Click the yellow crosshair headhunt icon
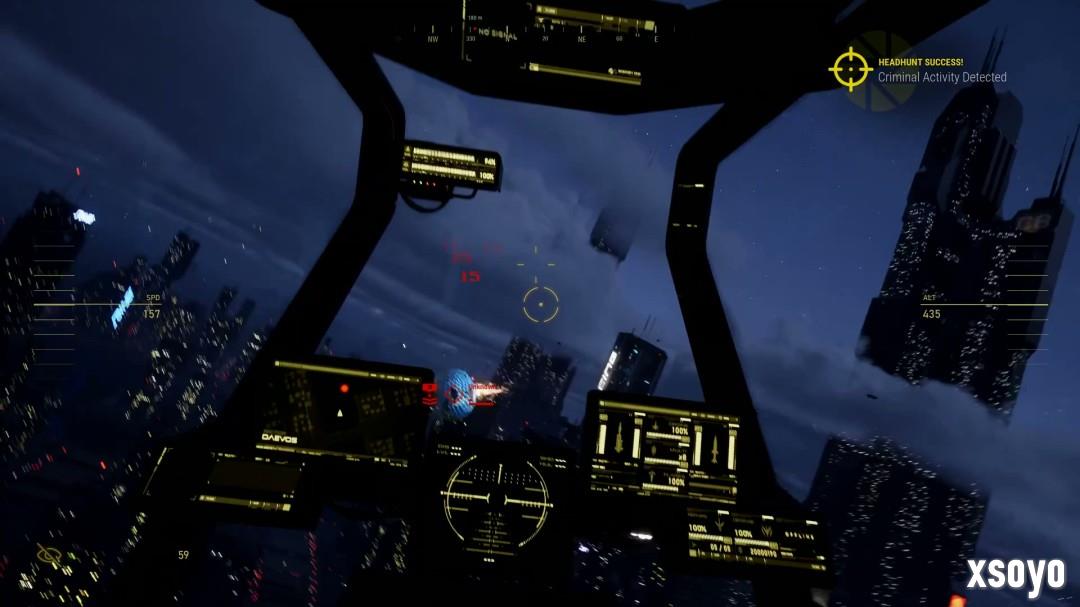This screenshot has width=1080, height=607. pyautogui.click(x=851, y=69)
